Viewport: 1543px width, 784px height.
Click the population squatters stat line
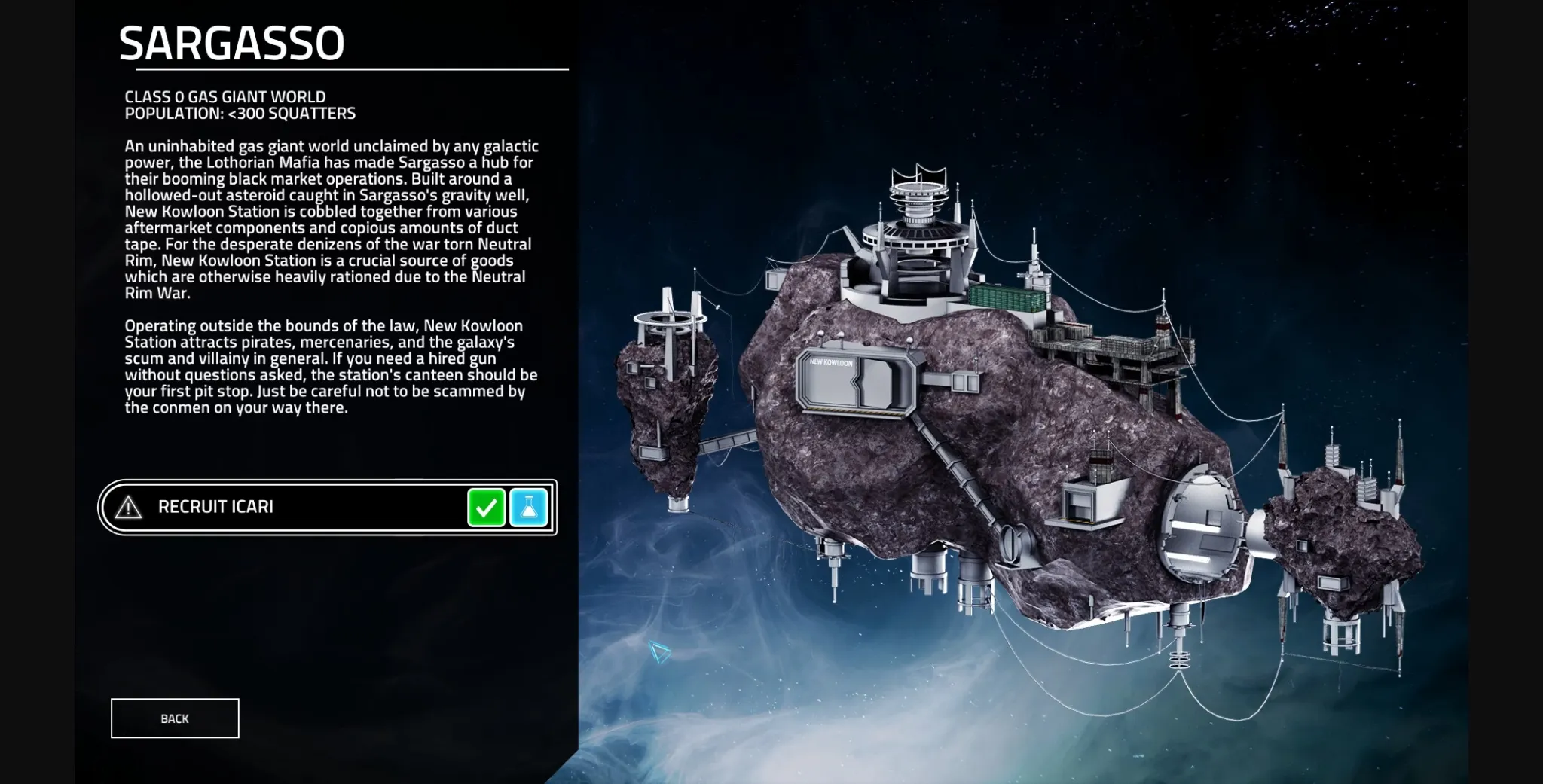(x=240, y=113)
